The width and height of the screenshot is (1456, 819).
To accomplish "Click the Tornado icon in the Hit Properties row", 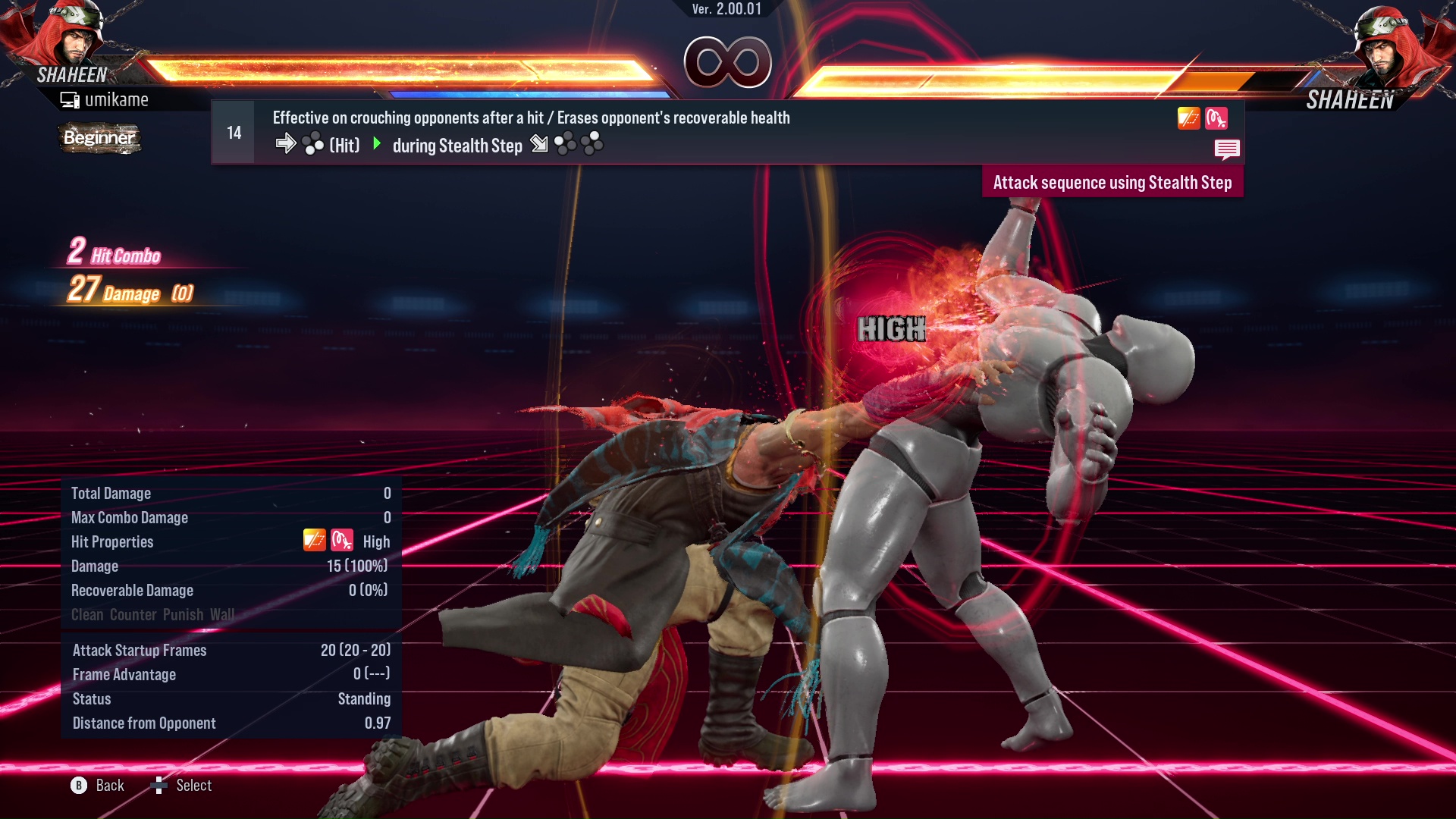I will pyautogui.click(x=341, y=541).
